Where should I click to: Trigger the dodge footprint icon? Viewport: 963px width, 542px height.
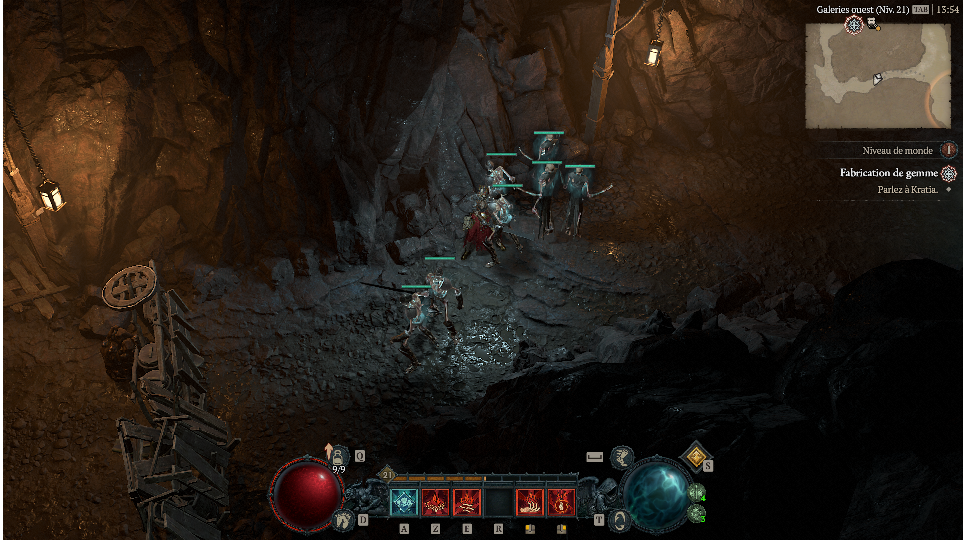coord(344,519)
